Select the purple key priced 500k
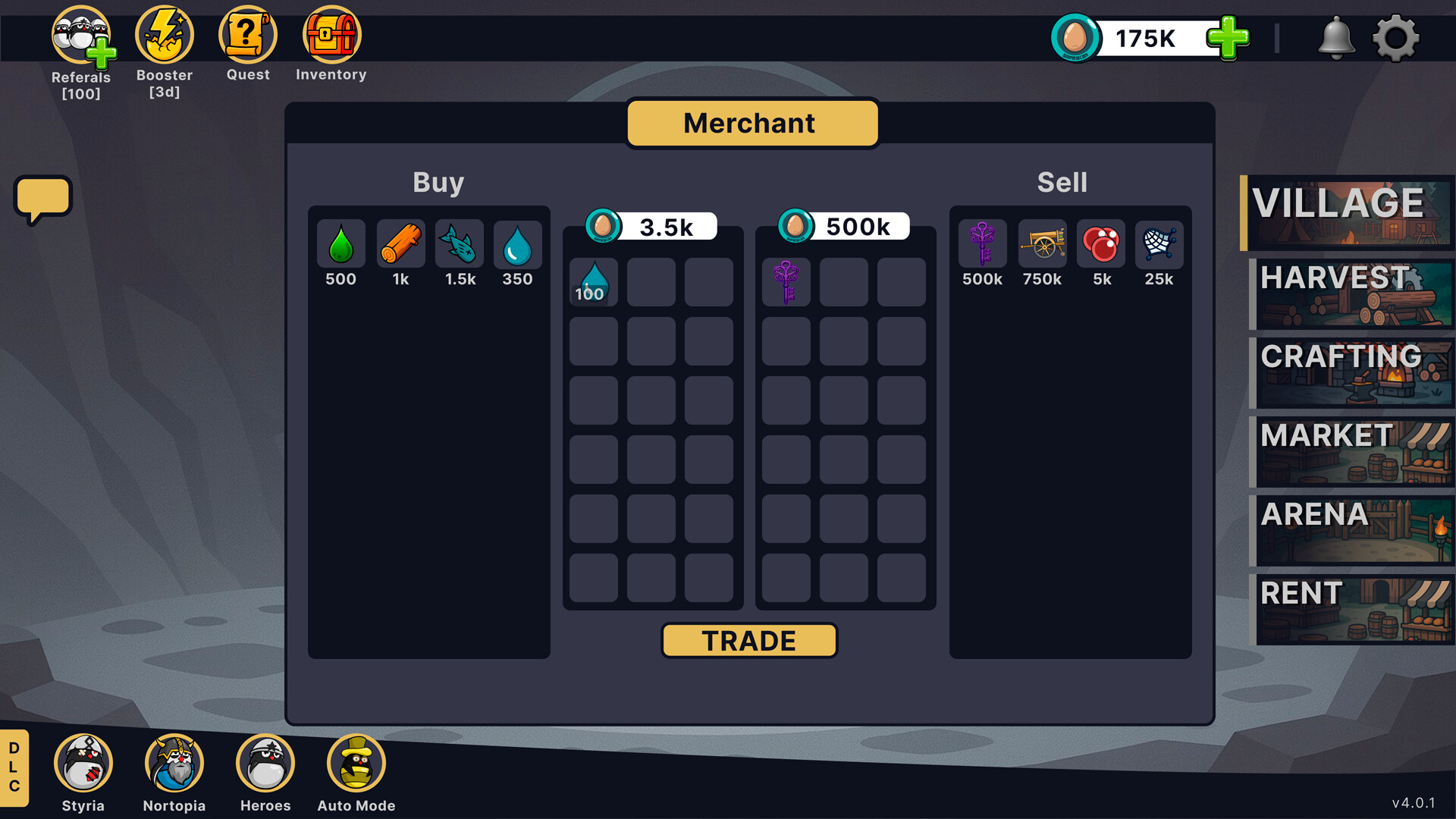1456x819 pixels. [982, 244]
